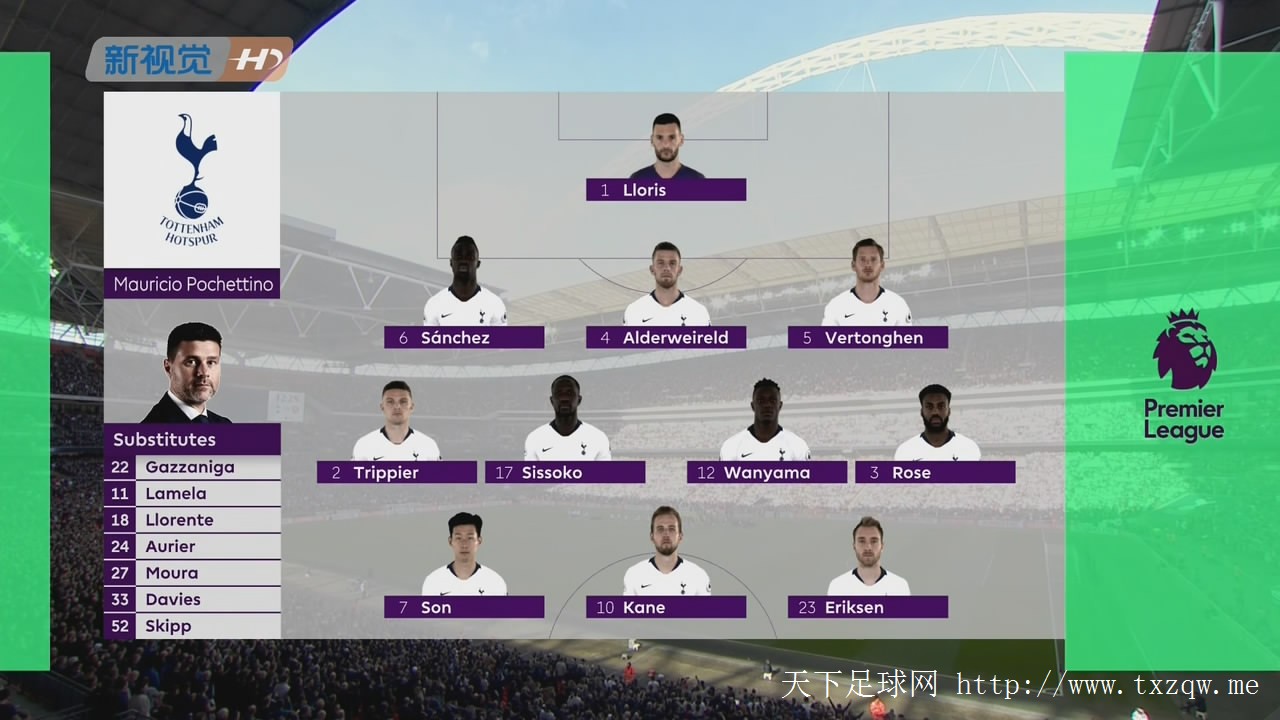Viewport: 1280px width, 720px height.
Task: Choose striker Kane's name tag
Action: [666, 607]
